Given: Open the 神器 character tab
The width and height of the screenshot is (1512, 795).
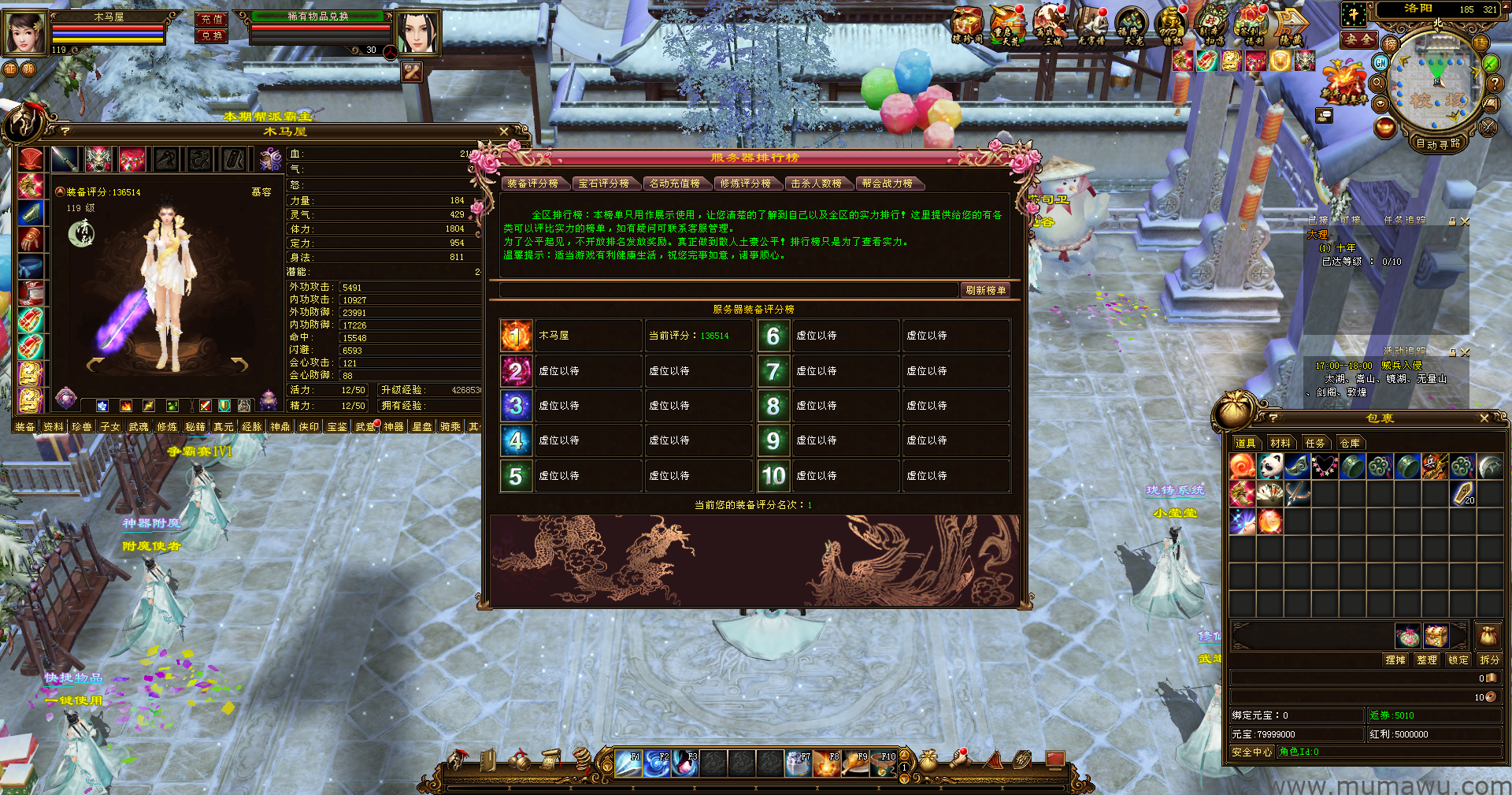Looking at the screenshot, I should pyautogui.click(x=393, y=427).
